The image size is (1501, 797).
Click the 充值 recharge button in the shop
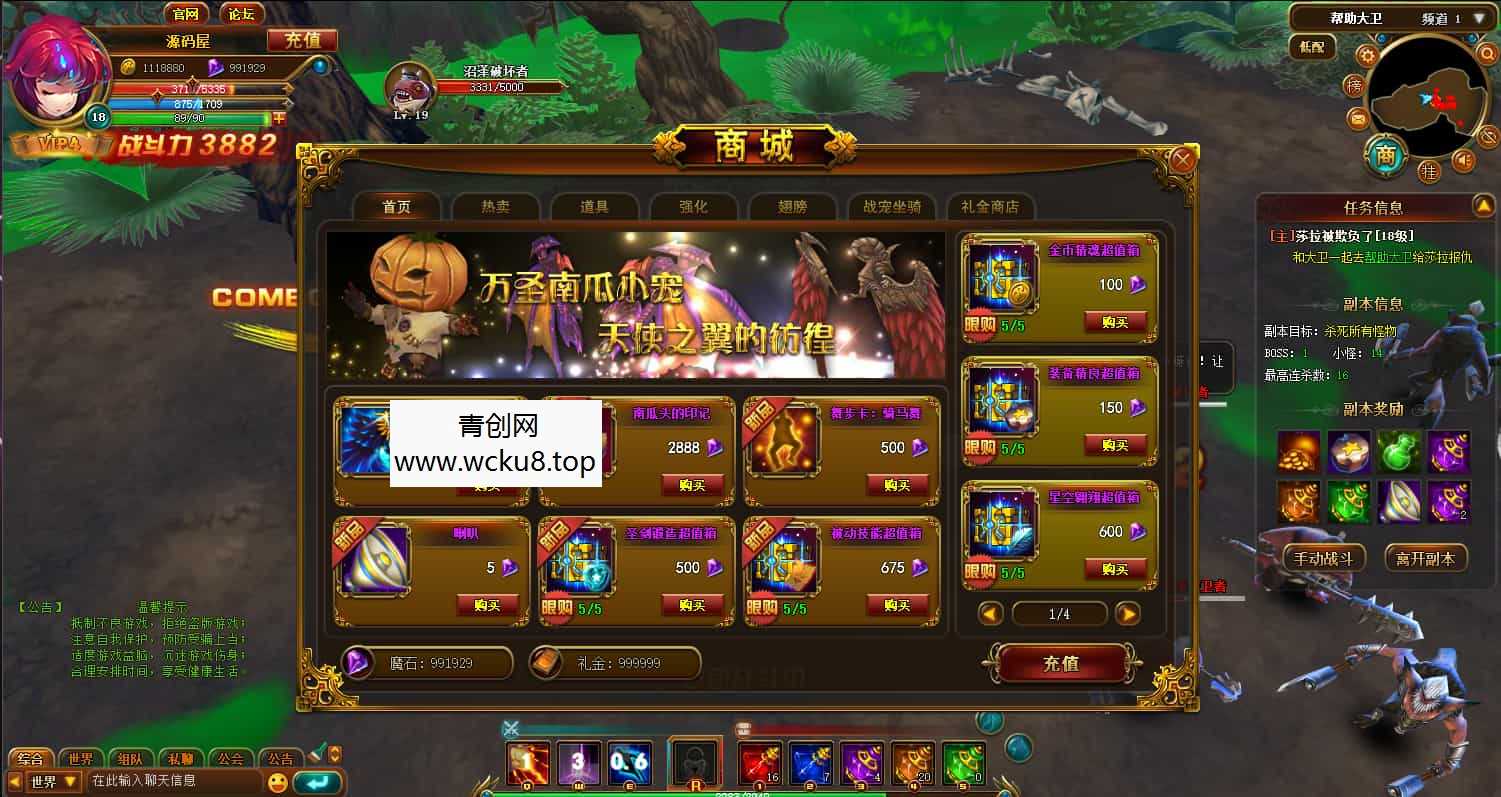click(1060, 664)
